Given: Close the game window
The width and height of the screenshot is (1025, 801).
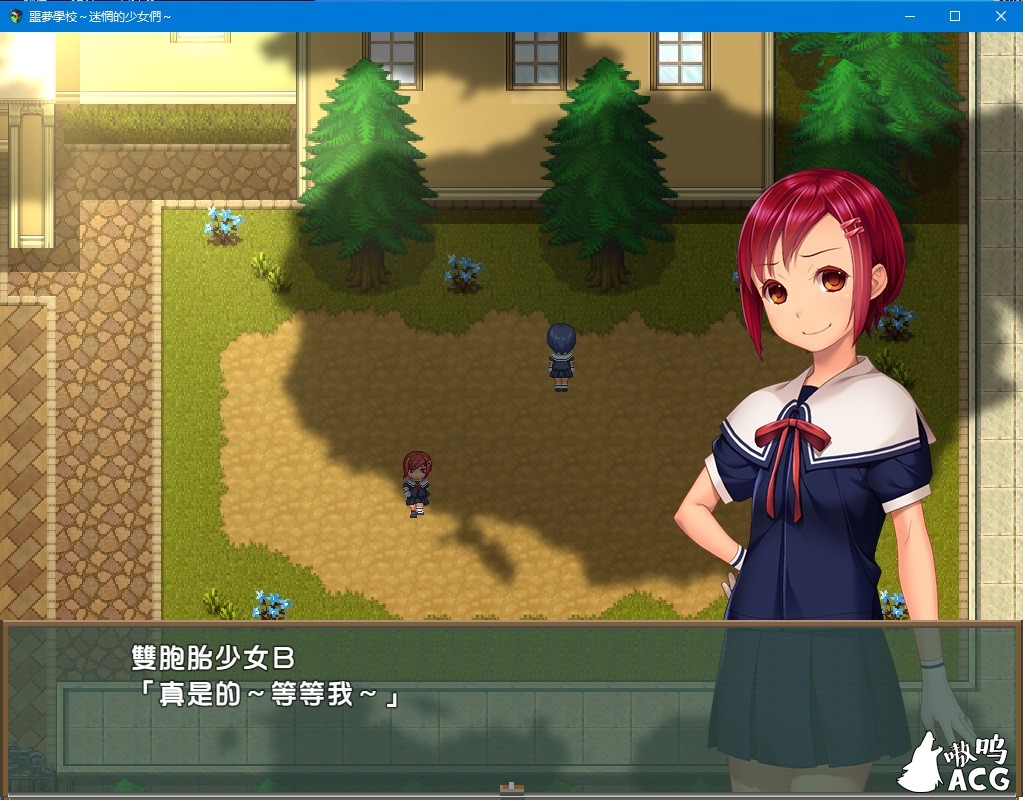Looking at the screenshot, I should point(1001,16).
